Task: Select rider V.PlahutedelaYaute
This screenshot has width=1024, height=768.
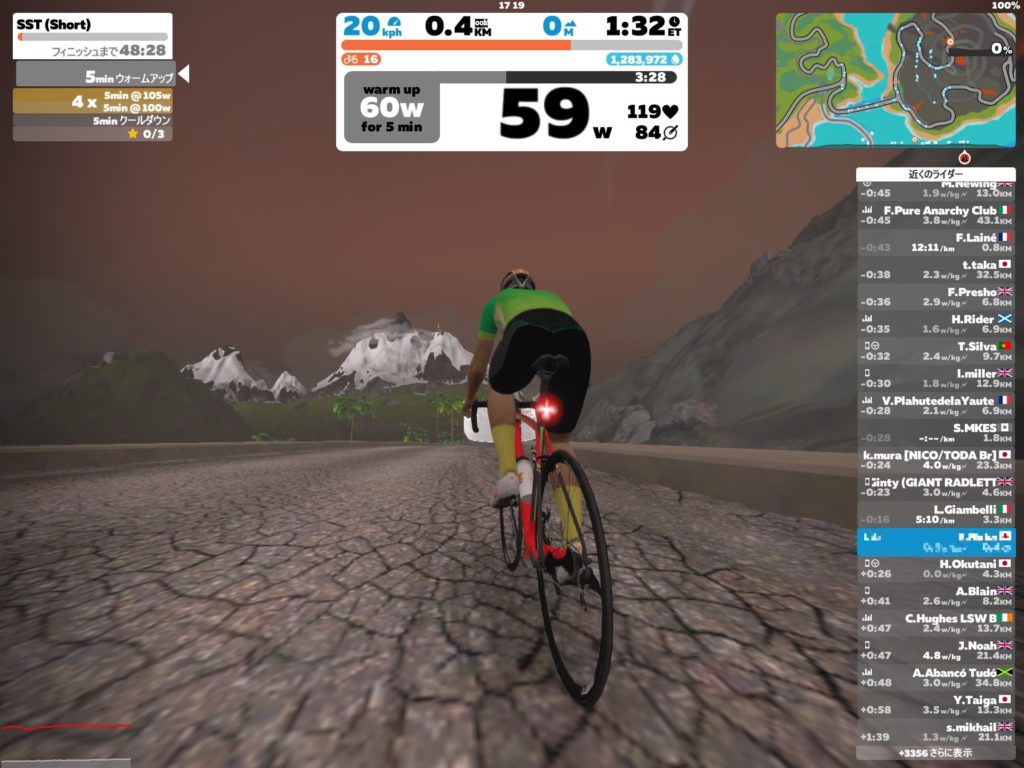Action: (x=935, y=405)
